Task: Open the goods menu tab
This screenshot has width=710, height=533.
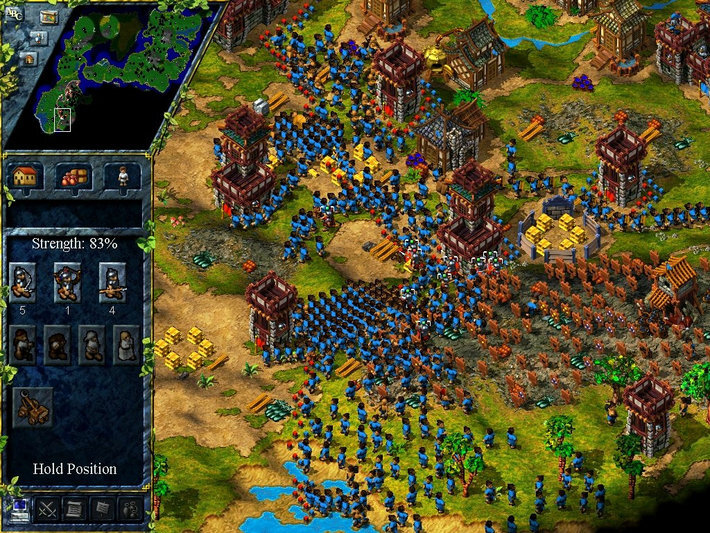Action: point(74,176)
